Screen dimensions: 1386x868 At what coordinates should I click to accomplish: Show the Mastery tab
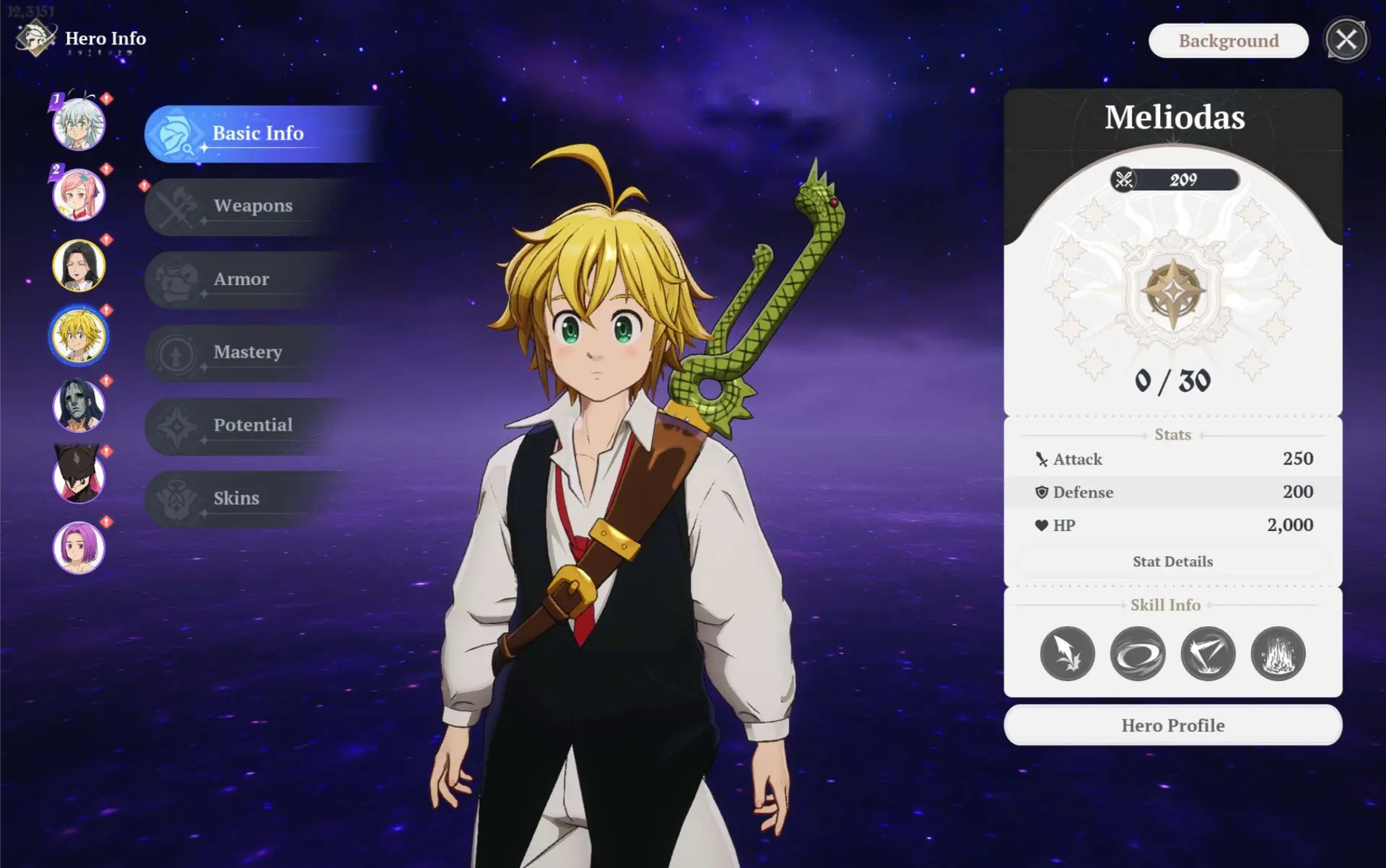point(247,353)
